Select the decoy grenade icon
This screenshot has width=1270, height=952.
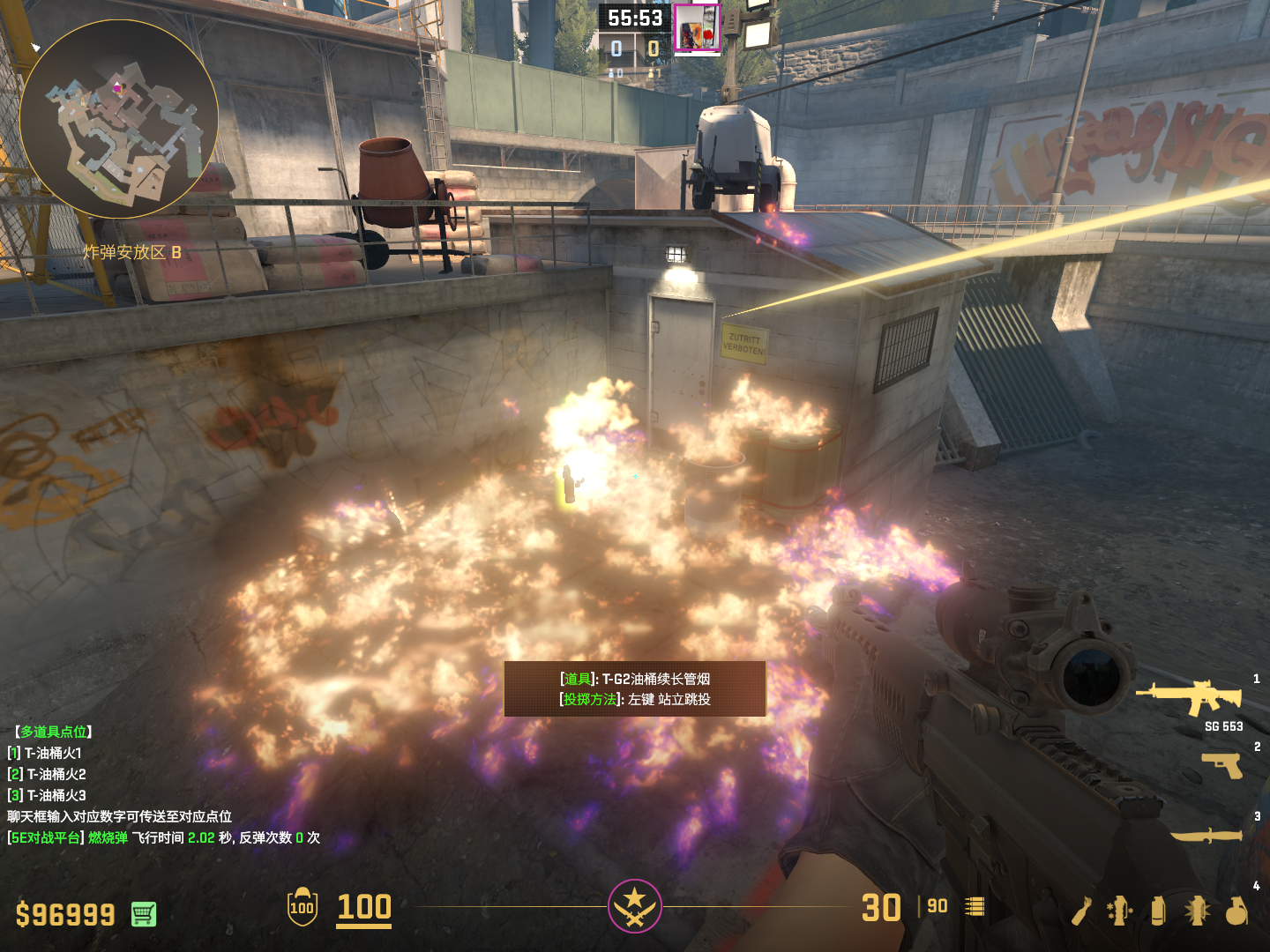pos(1120,911)
